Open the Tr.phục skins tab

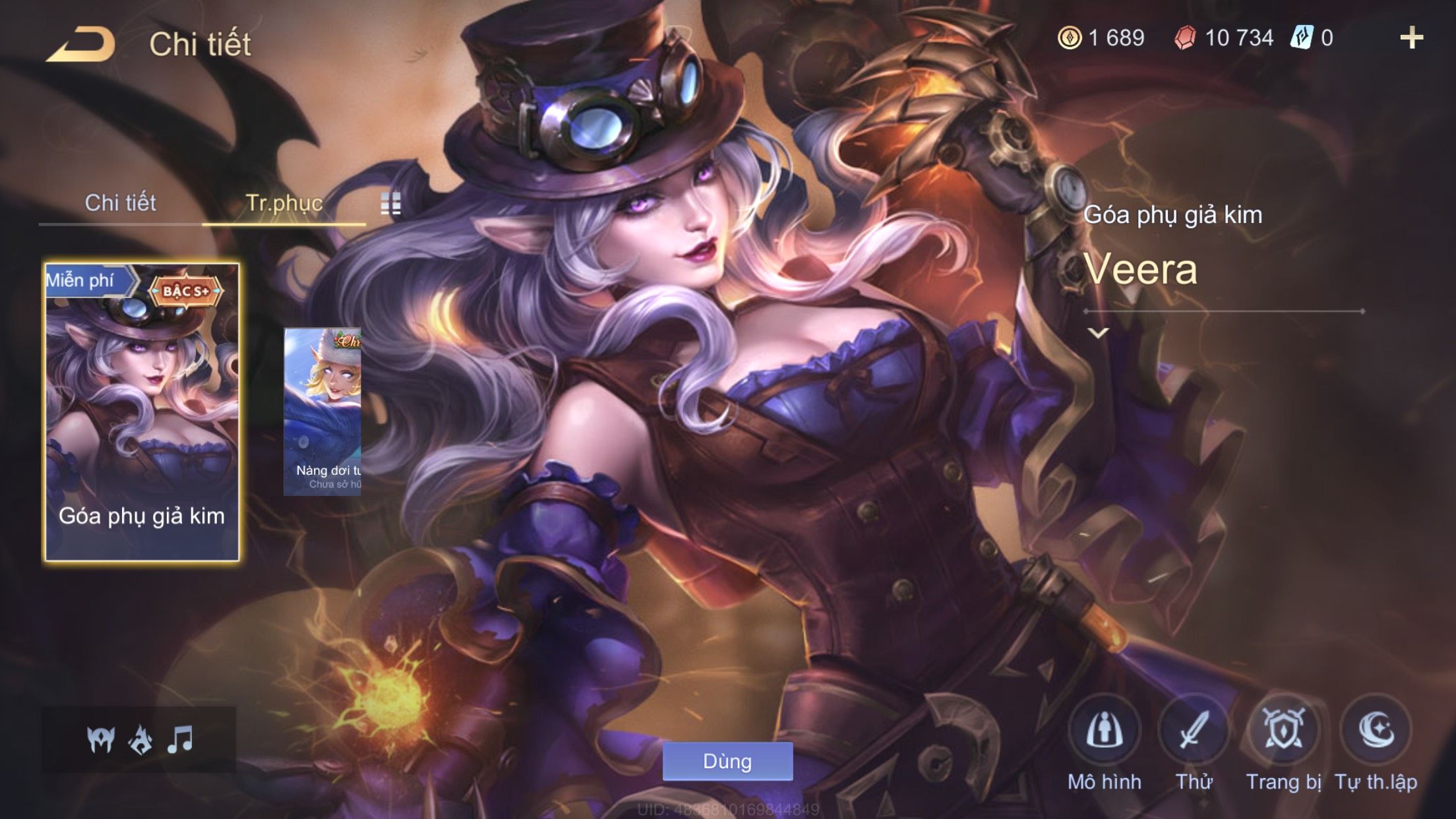284,203
